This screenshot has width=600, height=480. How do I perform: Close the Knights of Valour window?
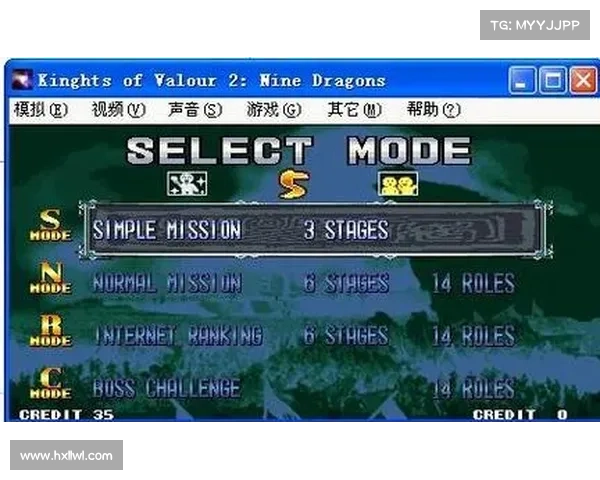(x=582, y=80)
